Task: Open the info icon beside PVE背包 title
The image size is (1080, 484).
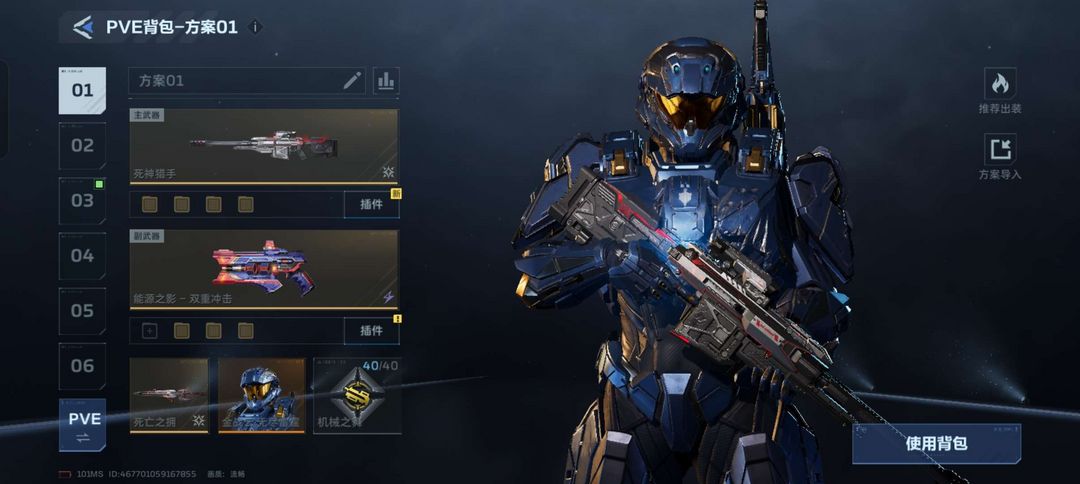Action: click(255, 27)
